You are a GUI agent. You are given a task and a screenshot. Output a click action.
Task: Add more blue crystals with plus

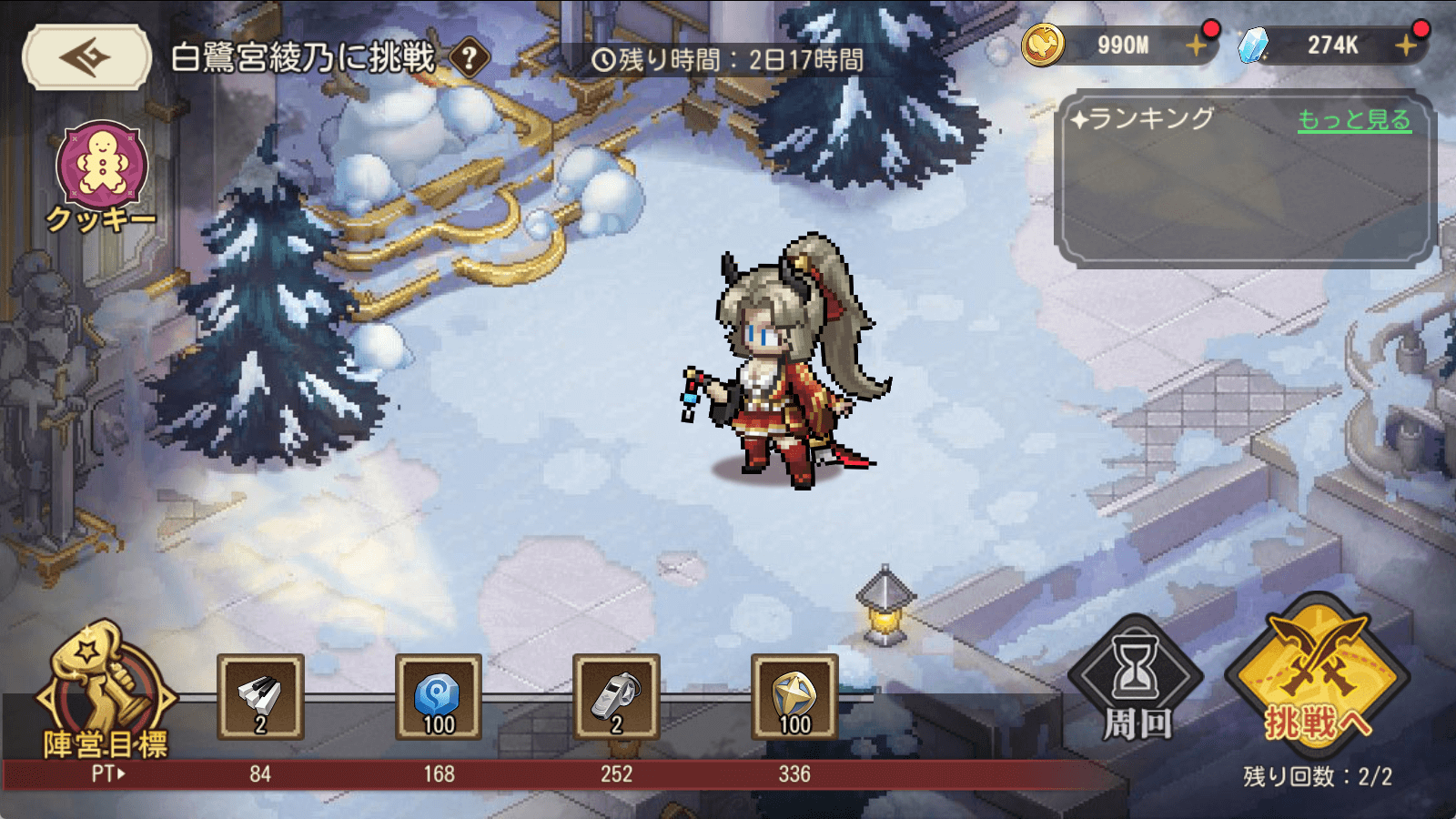[x=1406, y=45]
